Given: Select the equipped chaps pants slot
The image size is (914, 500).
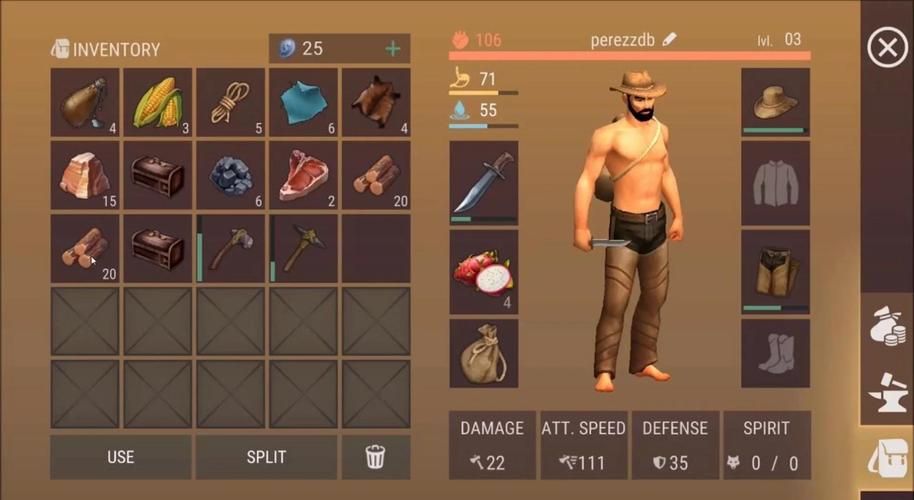Looking at the screenshot, I should [x=775, y=272].
